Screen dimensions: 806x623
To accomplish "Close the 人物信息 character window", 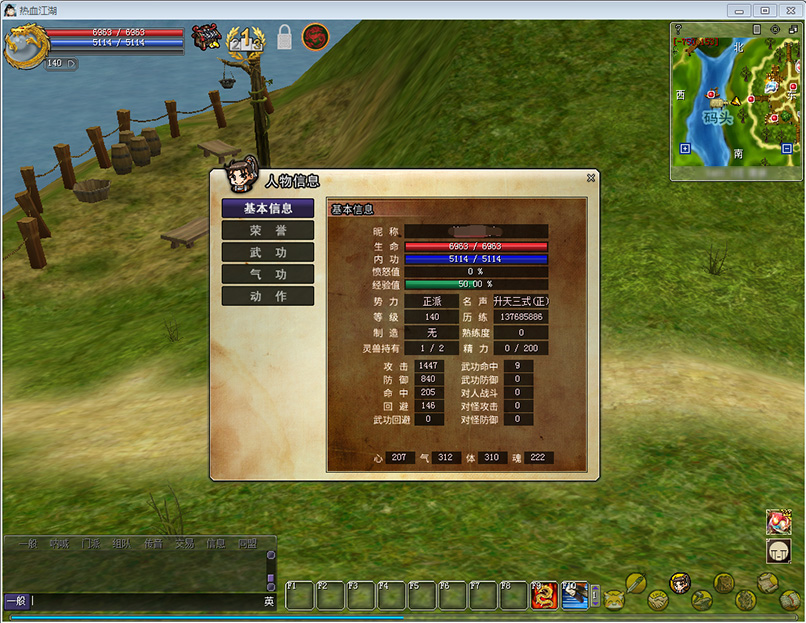I will [591, 177].
